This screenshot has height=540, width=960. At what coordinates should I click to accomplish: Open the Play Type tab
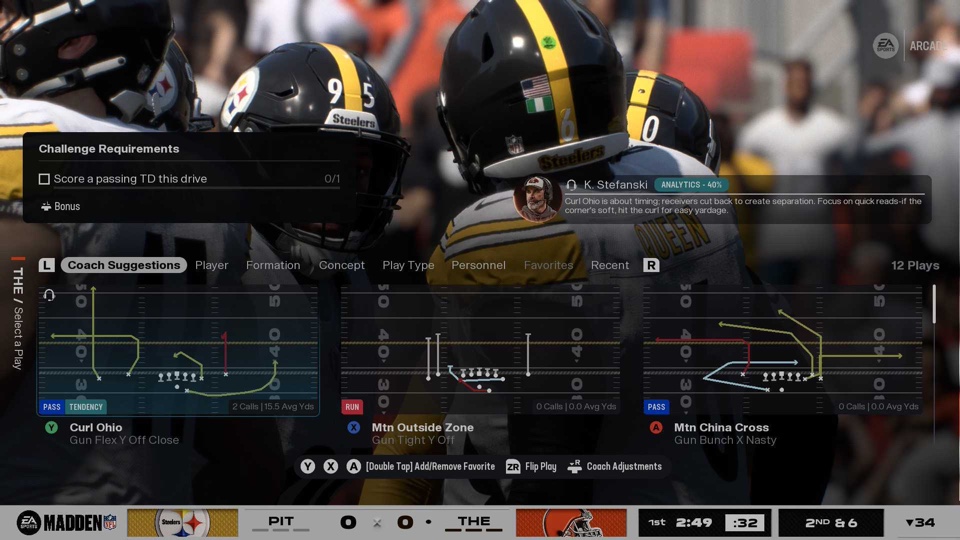click(408, 265)
